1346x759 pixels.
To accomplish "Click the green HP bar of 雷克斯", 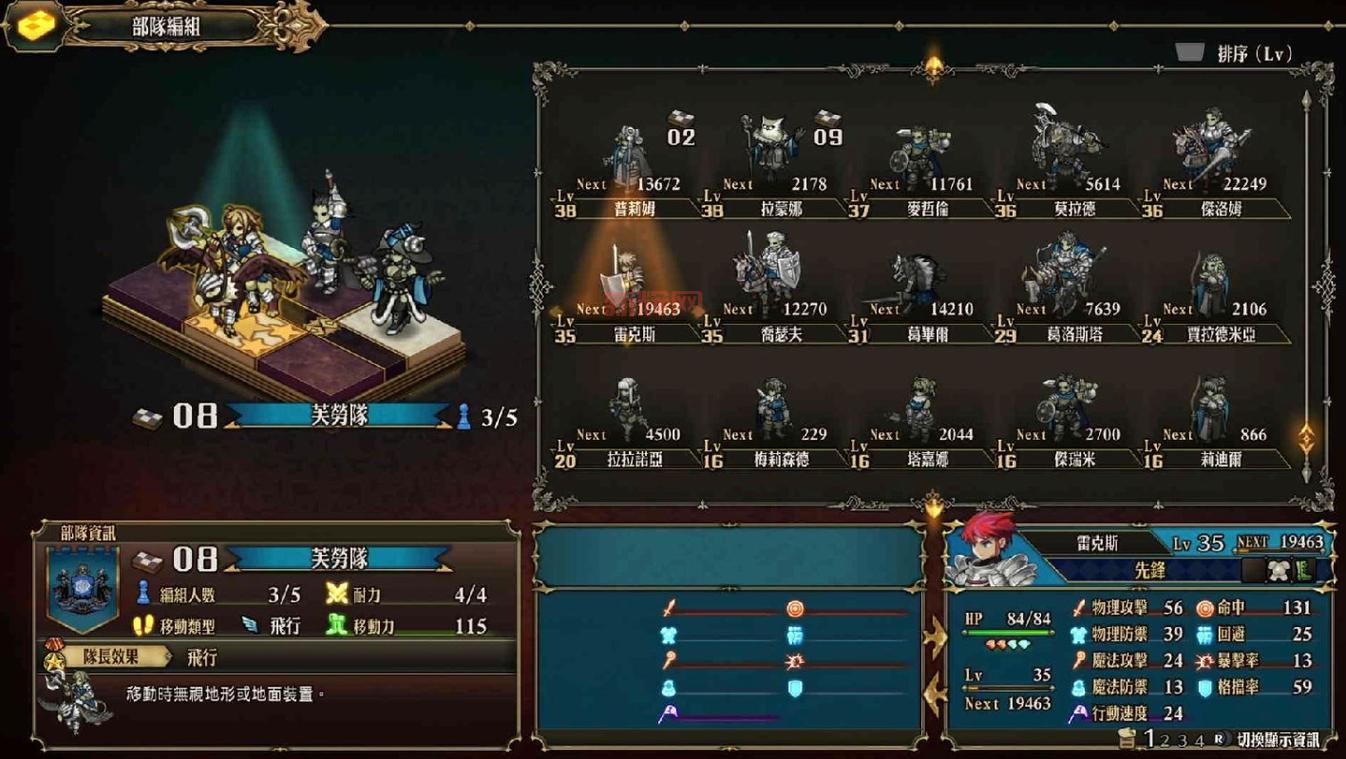I will click(1009, 633).
